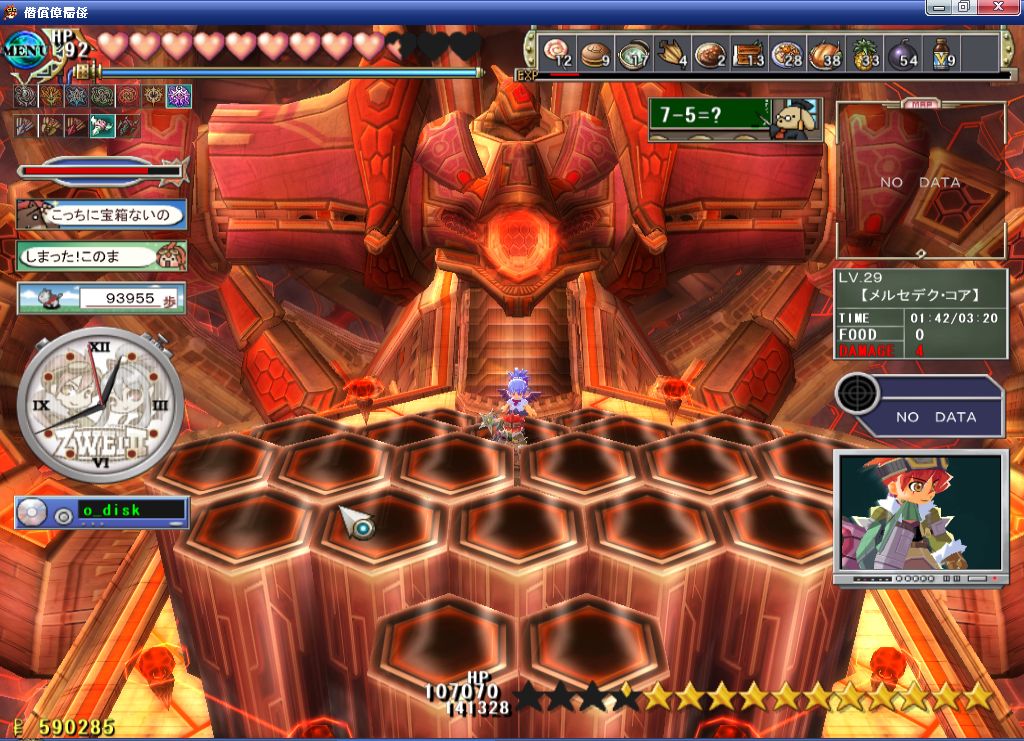
Task: Choose the roast chicken food slot
Action: tap(825, 53)
